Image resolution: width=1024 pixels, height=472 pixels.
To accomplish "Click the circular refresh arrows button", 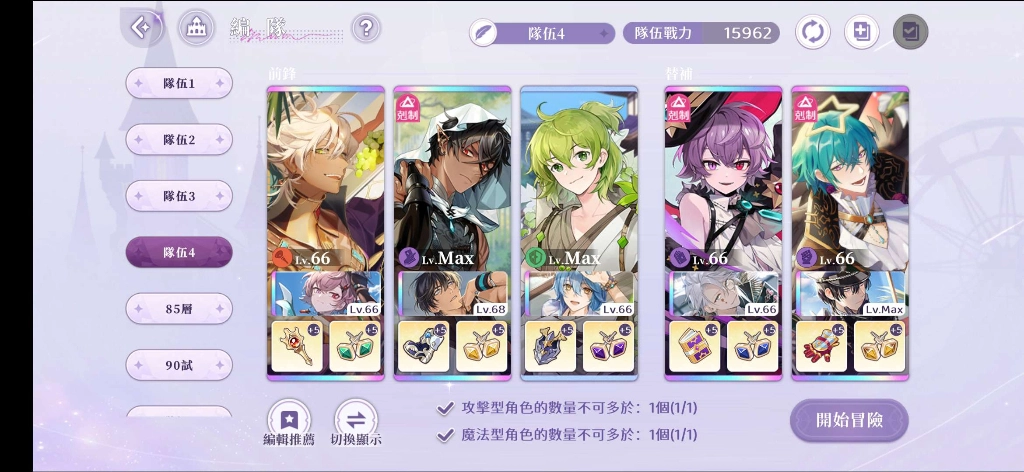I will click(812, 32).
